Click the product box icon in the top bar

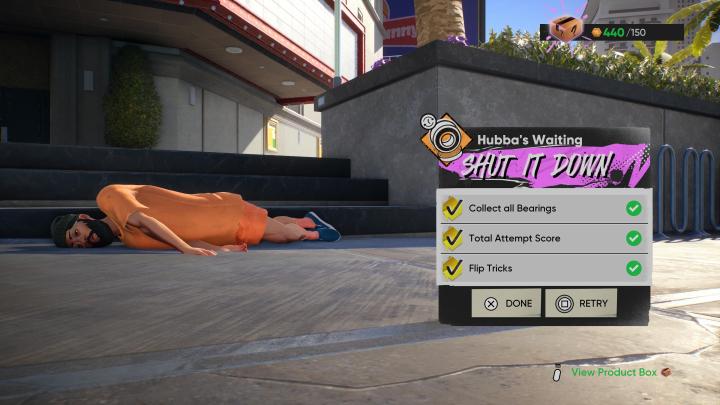coord(567,28)
